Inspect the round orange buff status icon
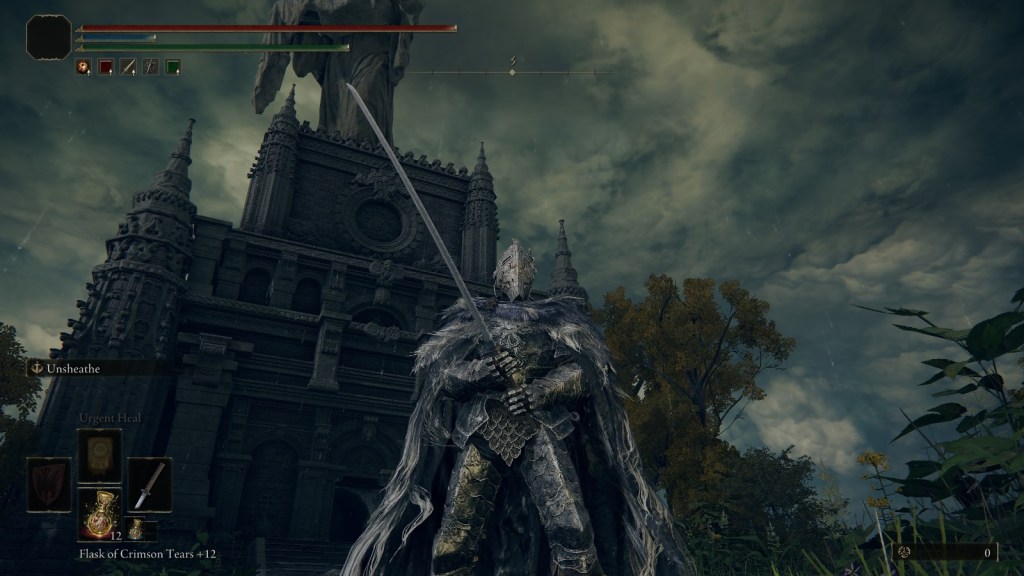This screenshot has height=576, width=1024. pyautogui.click(x=83, y=67)
